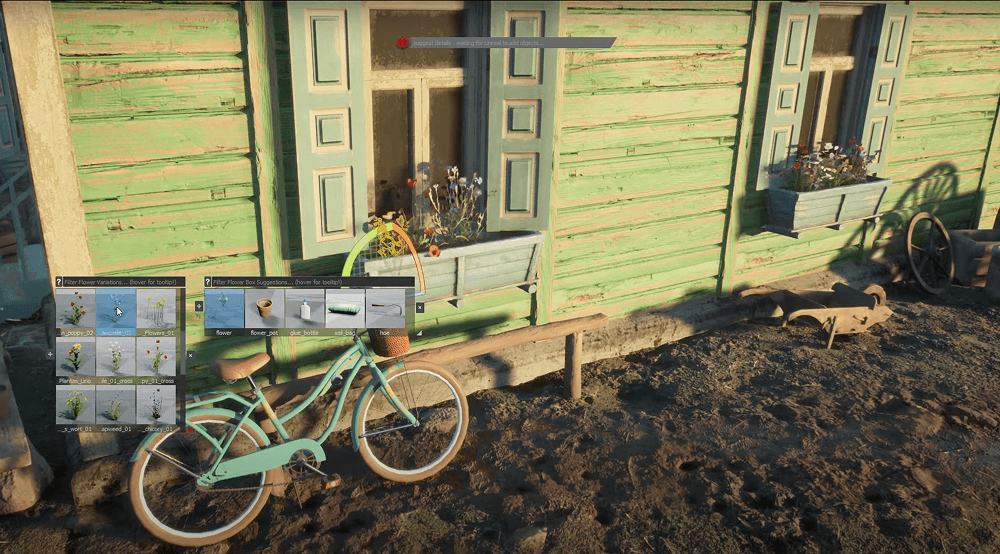
Task: Select the flower suggestion thumbnail
Action: (x=224, y=311)
